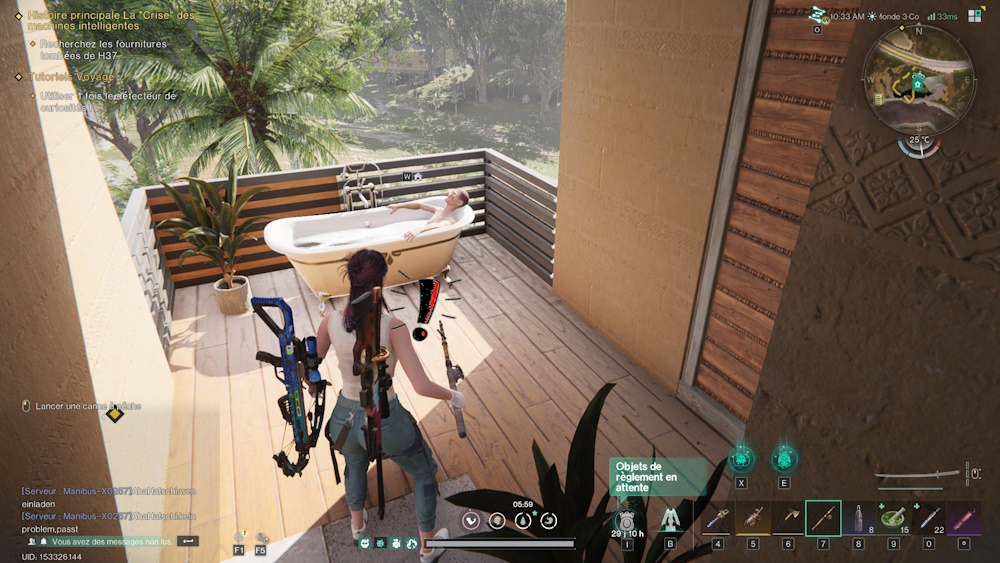Open the build mode tower icon
Viewport: 1000px width, 563px height.
pos(670,520)
